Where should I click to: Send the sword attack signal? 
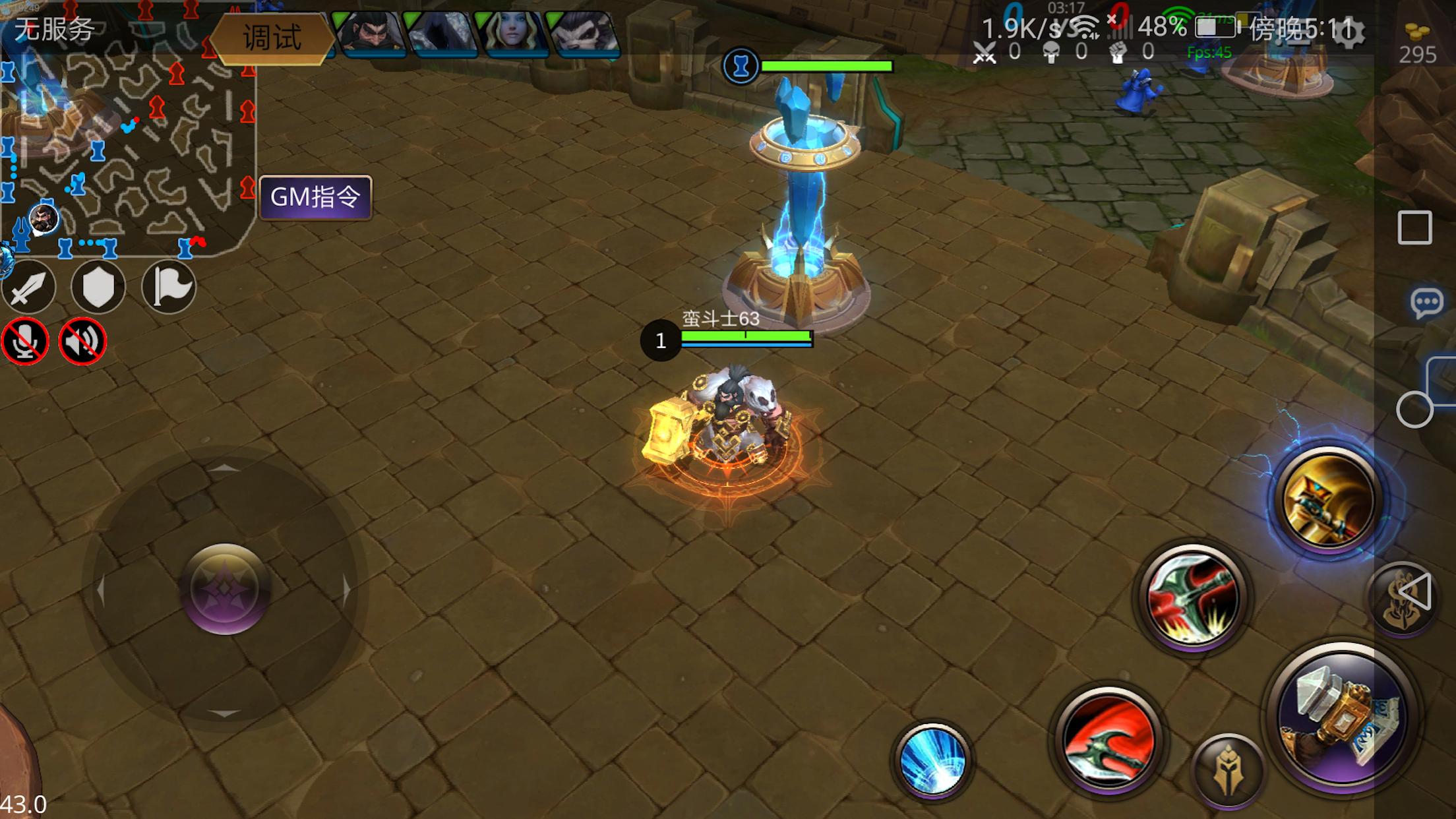28,288
